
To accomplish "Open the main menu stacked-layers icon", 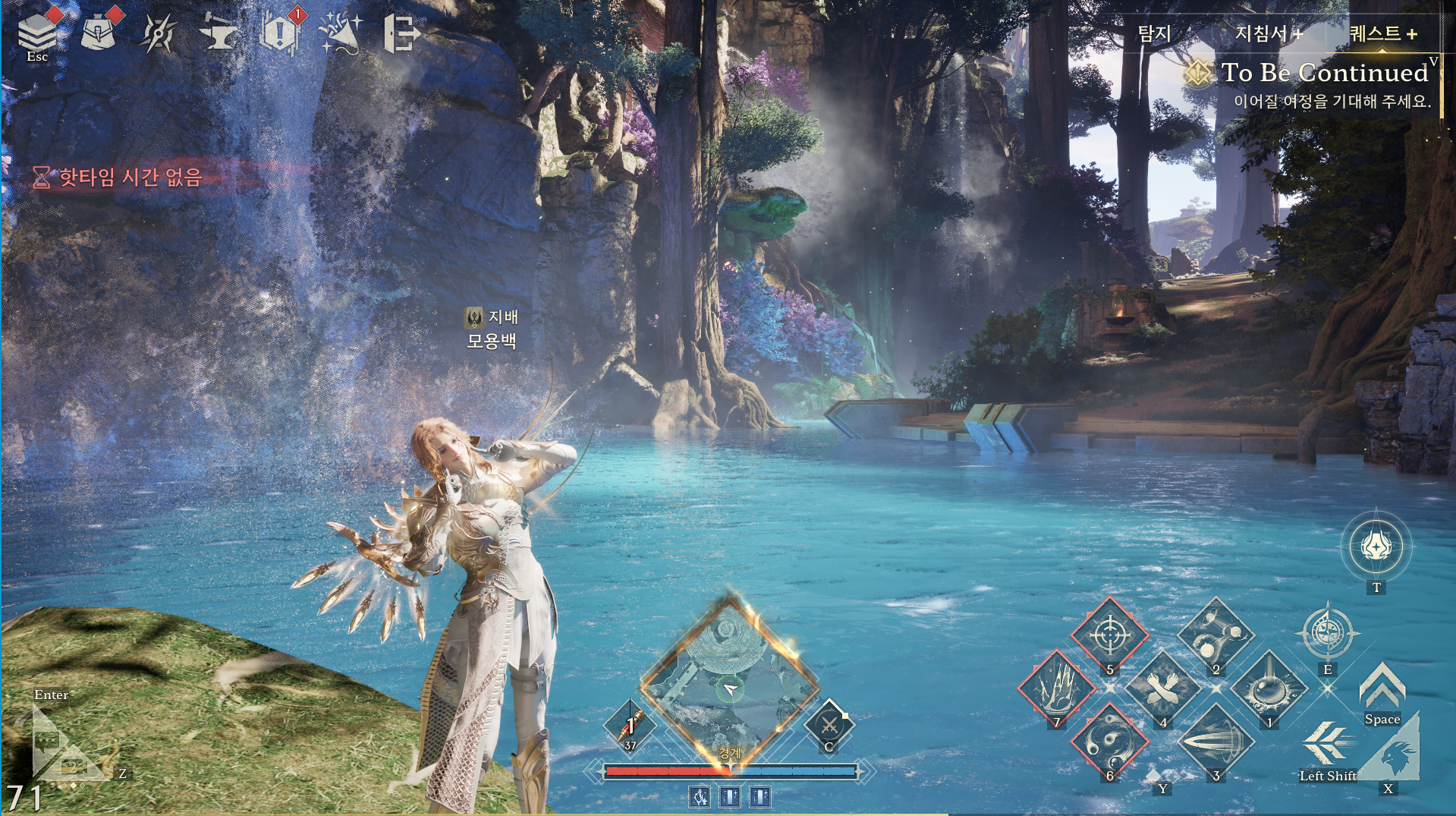I will coord(36,32).
